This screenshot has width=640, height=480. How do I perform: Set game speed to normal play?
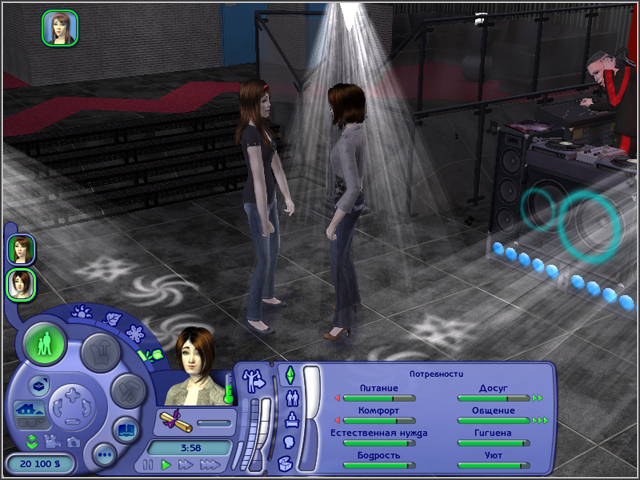167,465
